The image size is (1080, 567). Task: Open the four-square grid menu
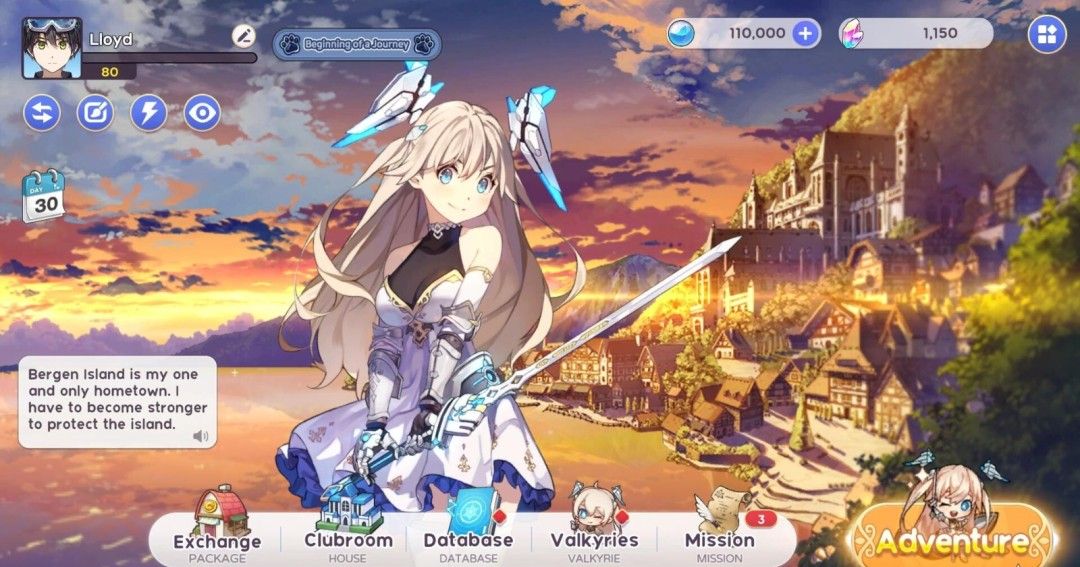(x=1047, y=35)
